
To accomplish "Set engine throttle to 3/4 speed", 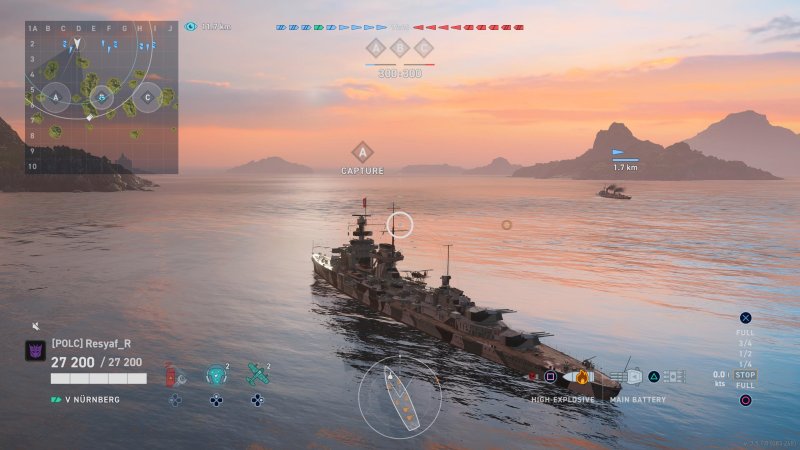I will 745,343.
